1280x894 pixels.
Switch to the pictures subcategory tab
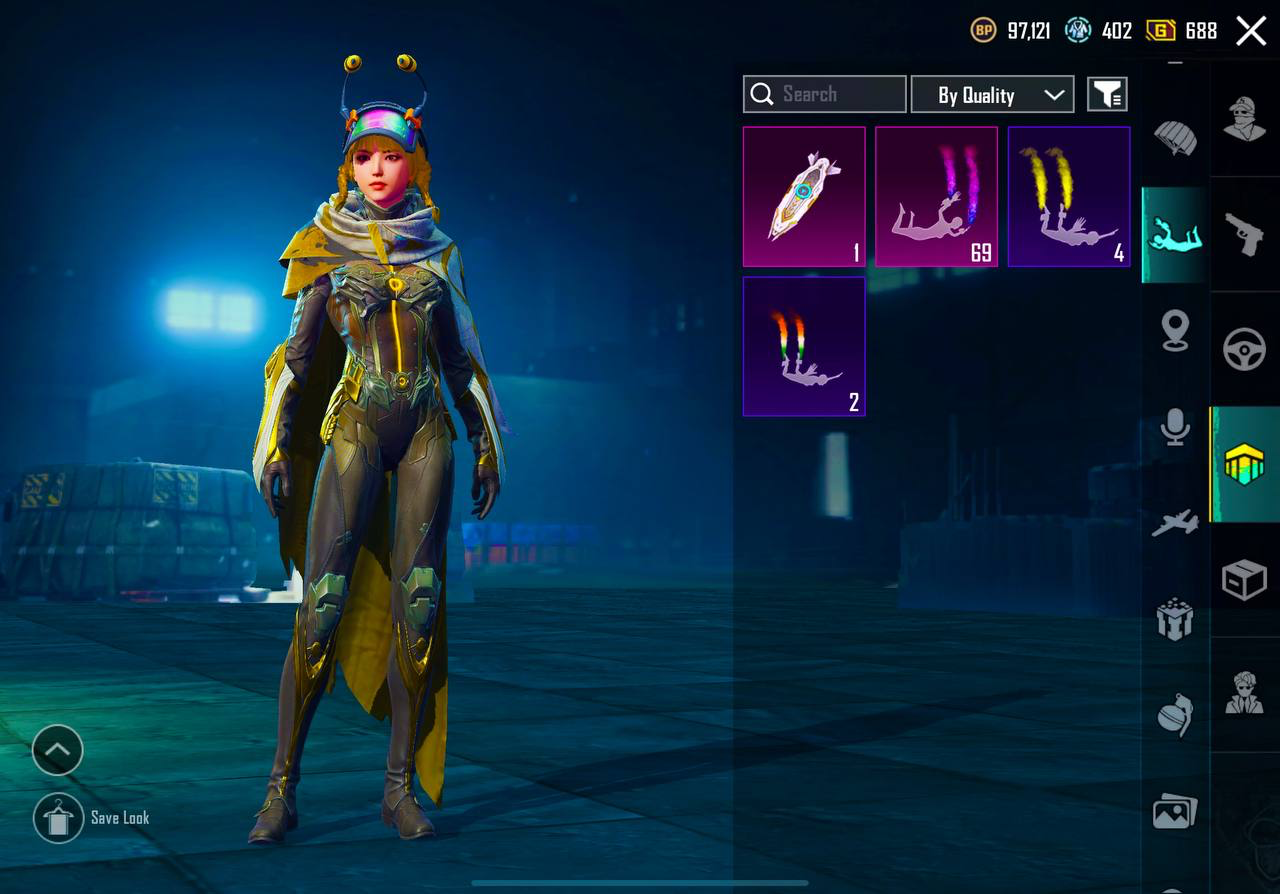pos(1176,811)
